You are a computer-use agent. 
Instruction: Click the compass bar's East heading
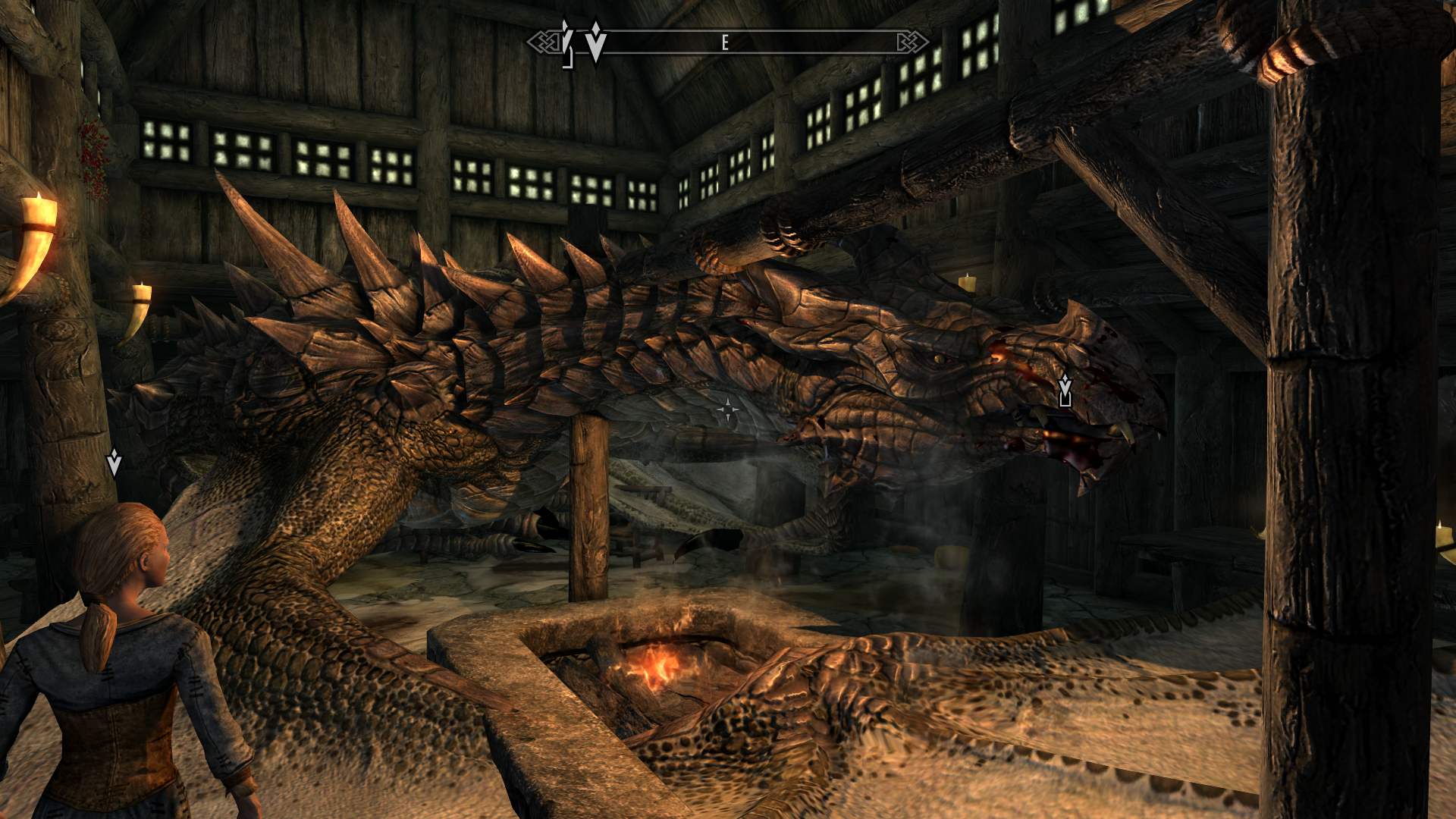[725, 42]
